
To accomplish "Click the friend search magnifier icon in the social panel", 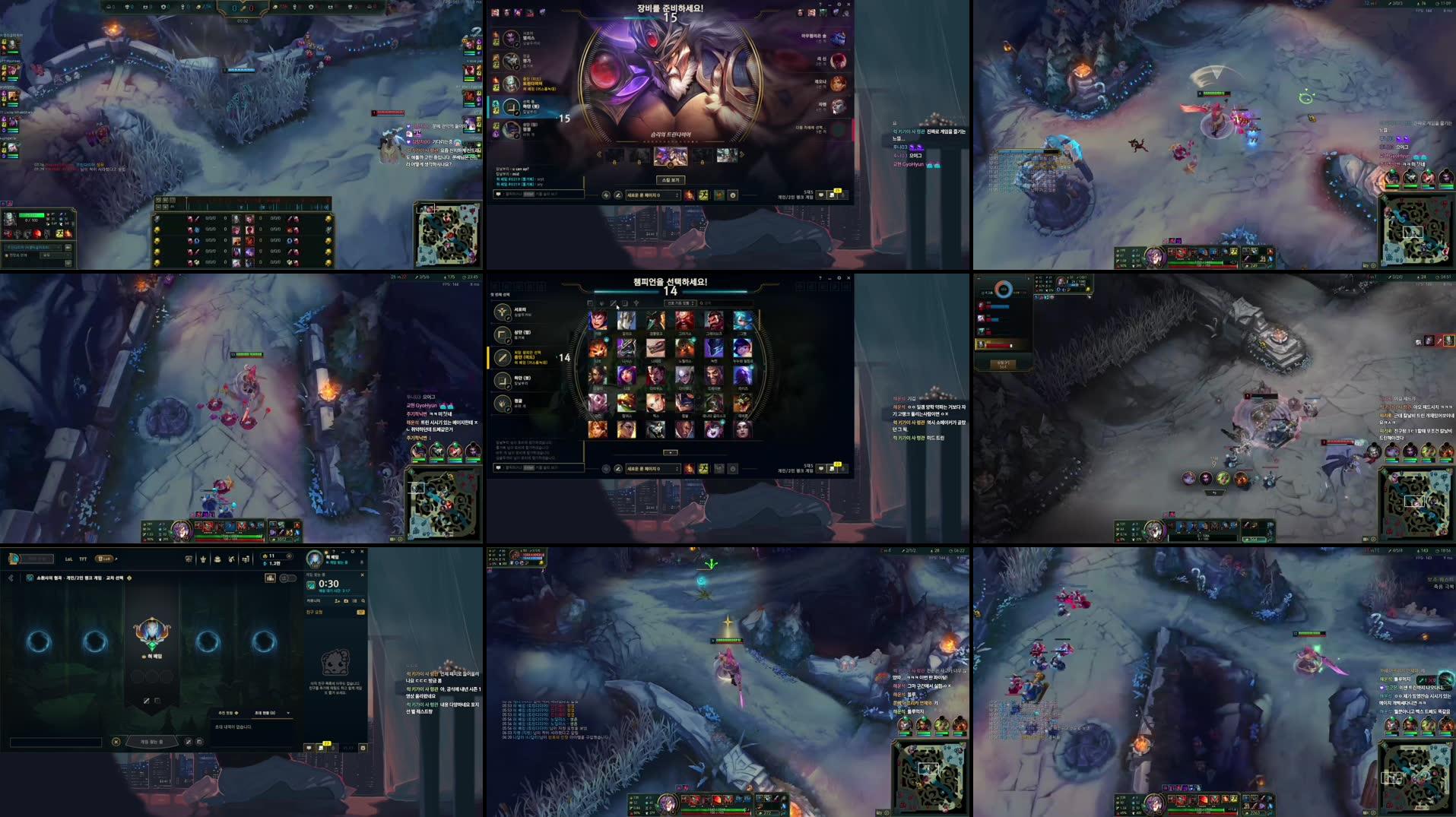I will point(363,601).
